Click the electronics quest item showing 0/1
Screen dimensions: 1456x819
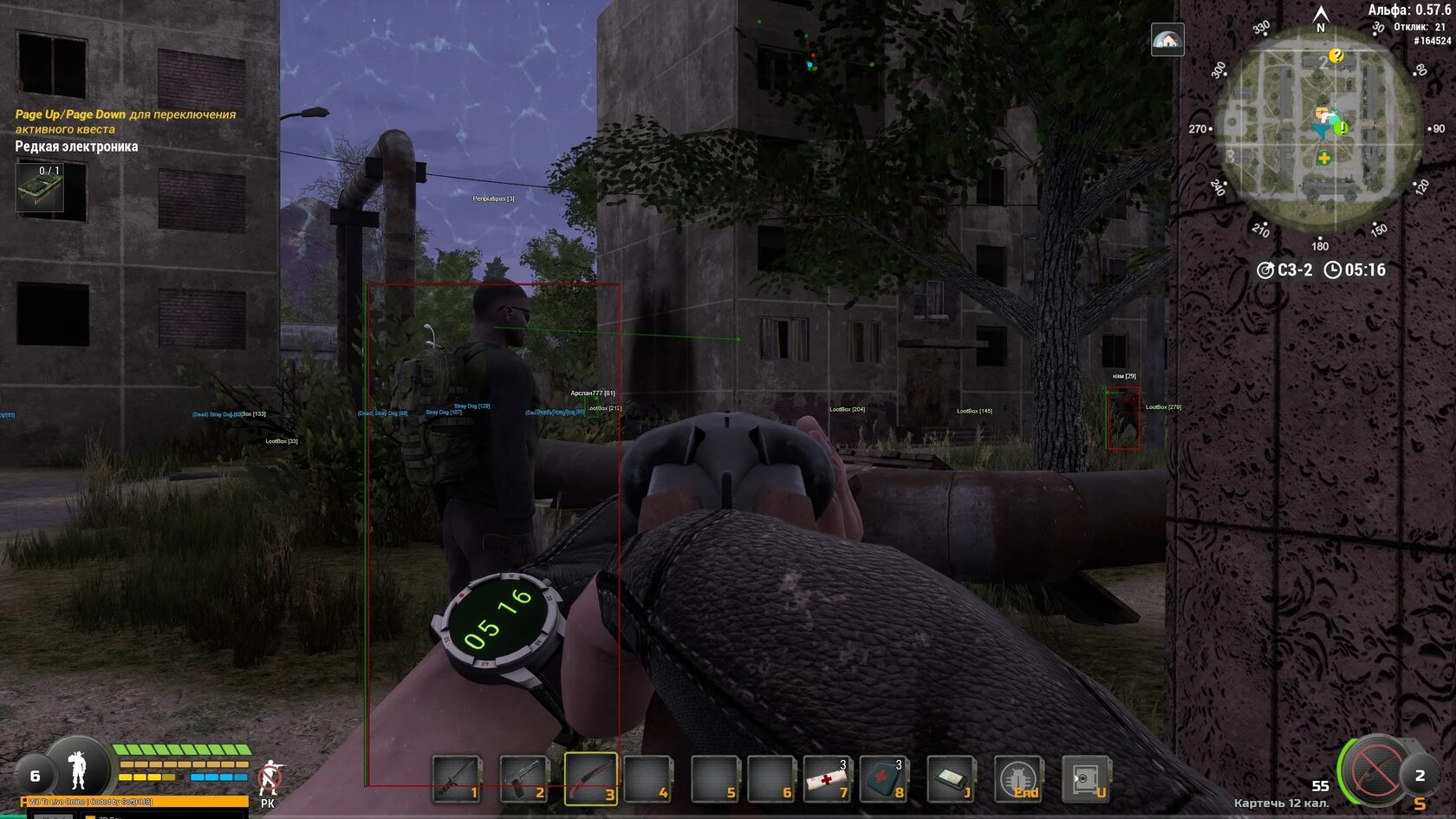point(40,186)
